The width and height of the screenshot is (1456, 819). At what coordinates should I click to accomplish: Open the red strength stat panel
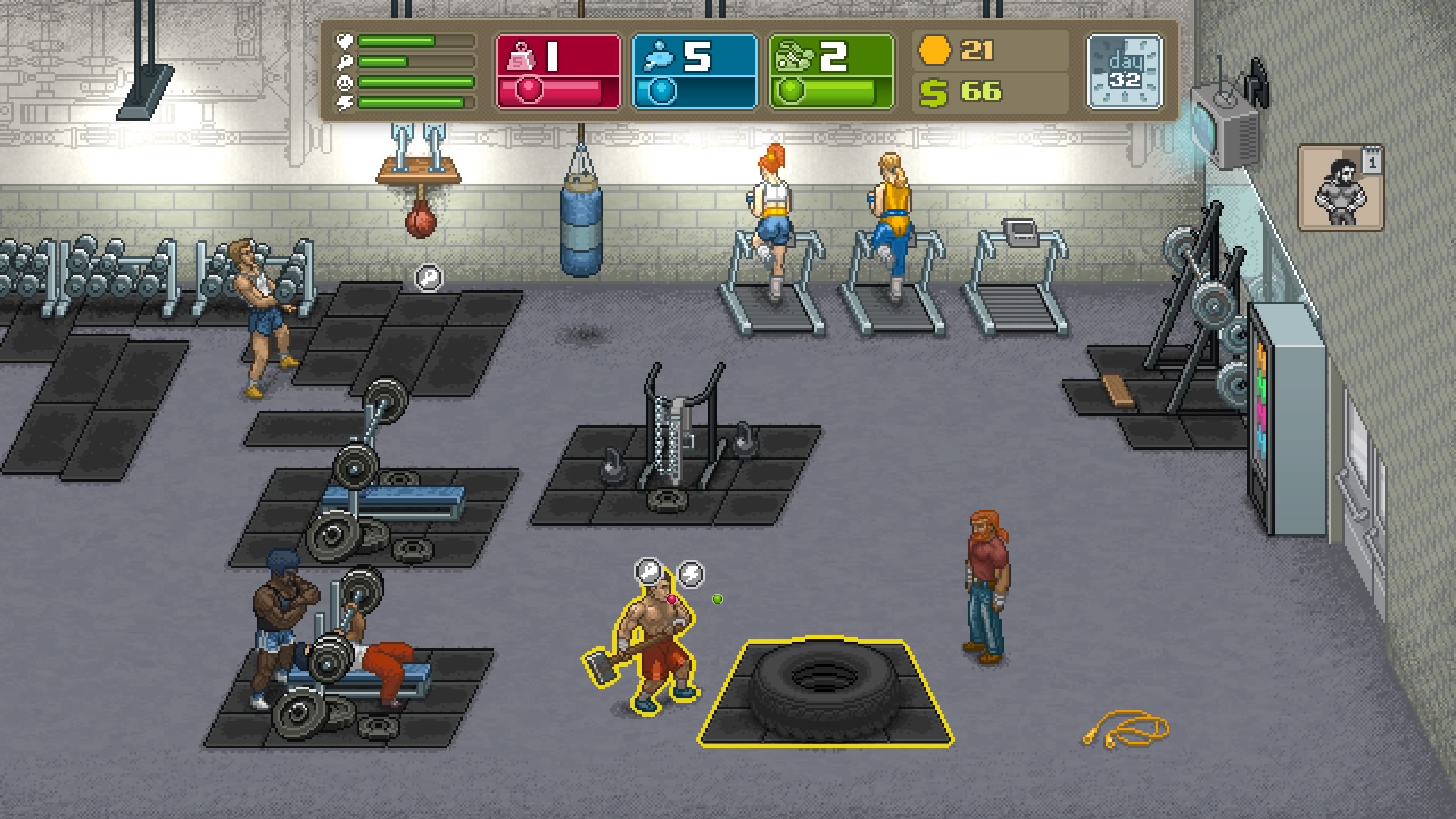[x=557, y=72]
